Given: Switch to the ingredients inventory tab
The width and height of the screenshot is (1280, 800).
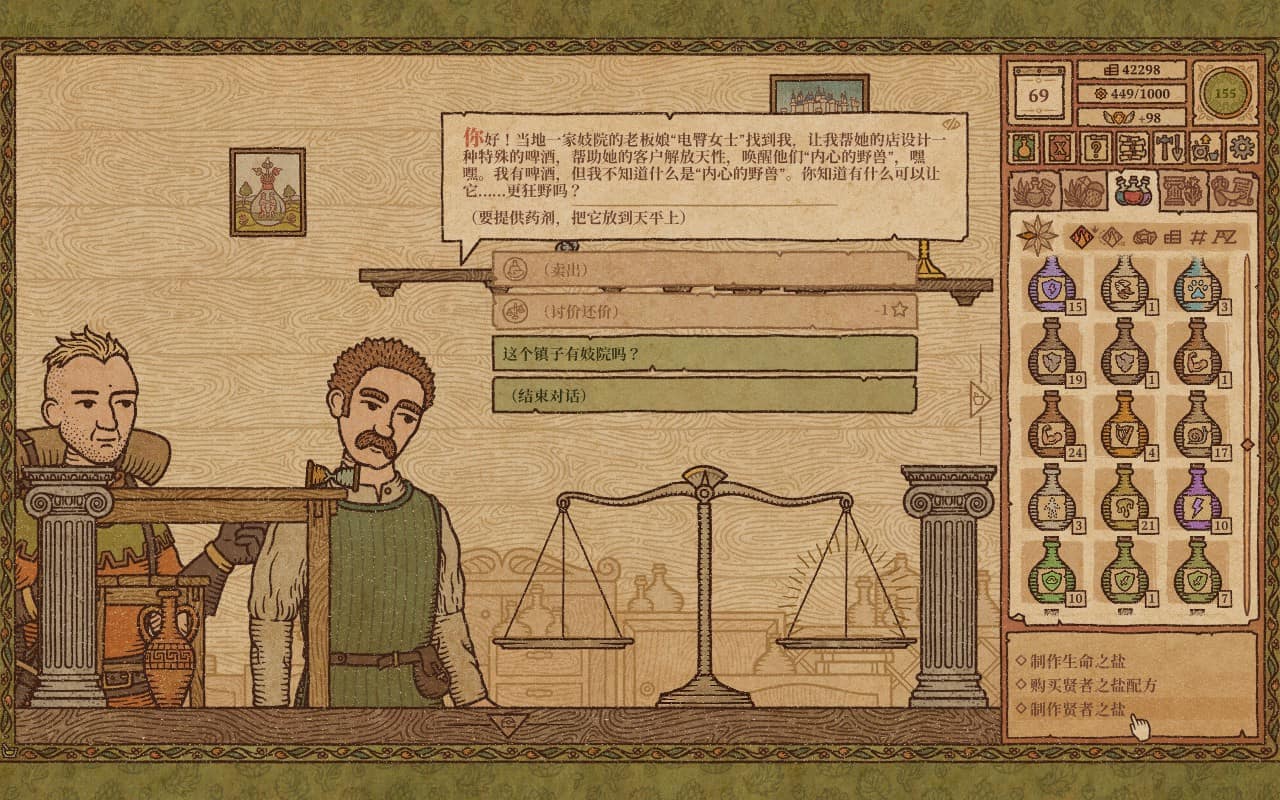Looking at the screenshot, I should 1085,190.
